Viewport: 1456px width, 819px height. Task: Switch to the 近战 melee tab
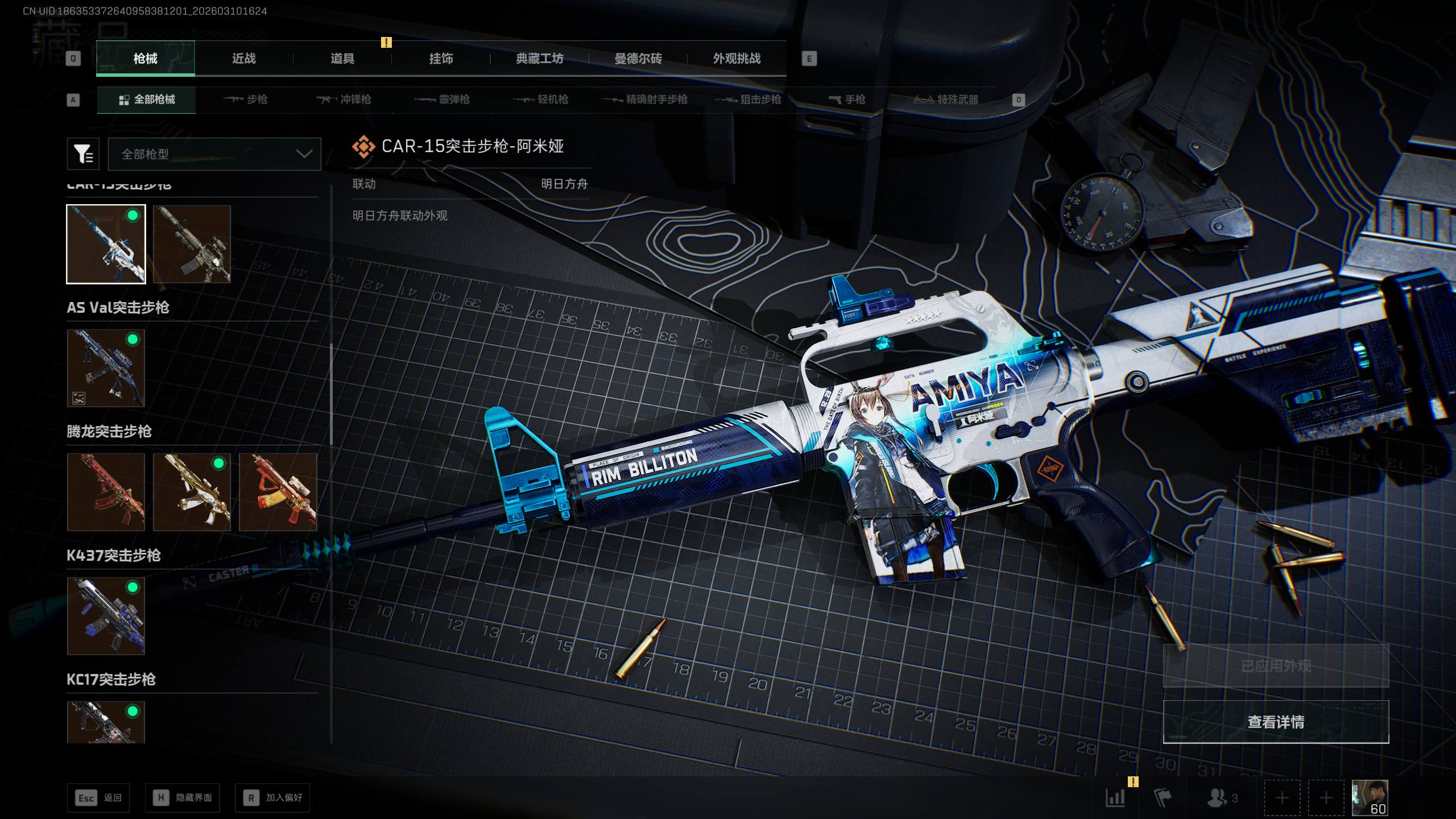(x=243, y=59)
